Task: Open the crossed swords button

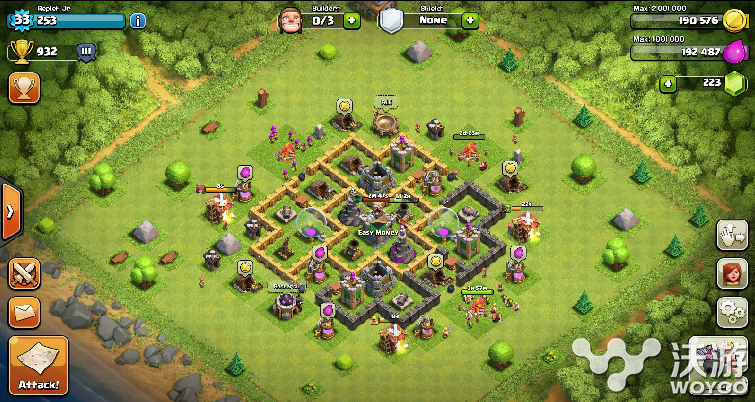Action: coord(24,273)
